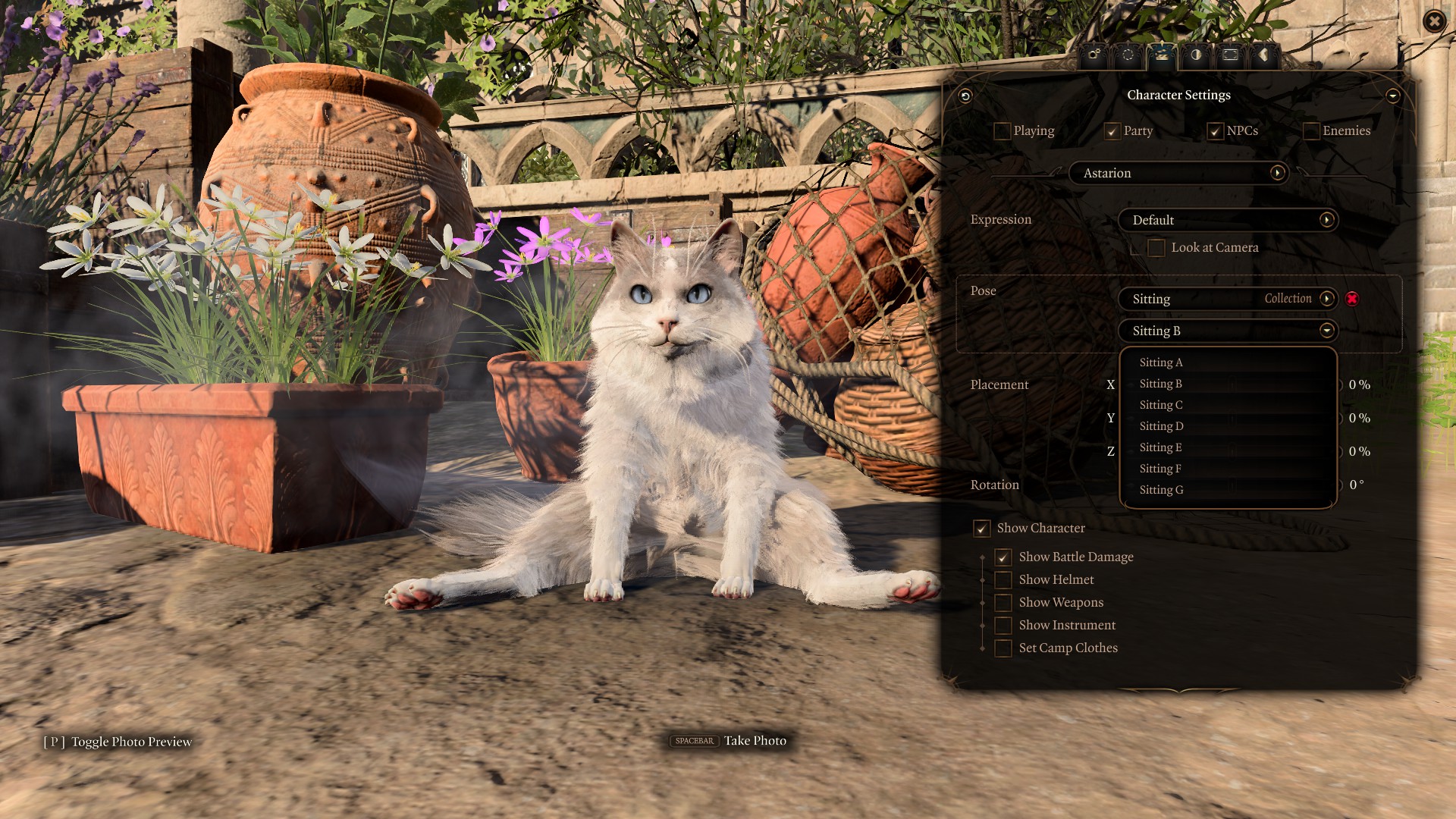This screenshot has width=1456, height=819.
Task: Tick the Look at Camera checkbox
Action: pyautogui.click(x=1156, y=248)
